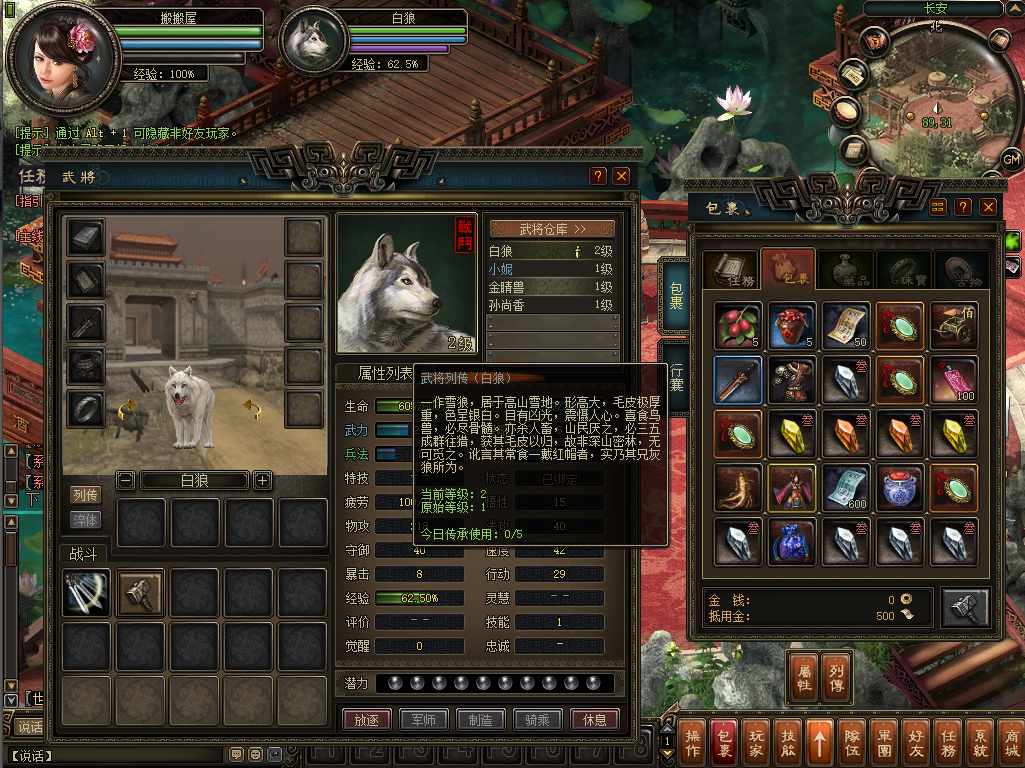
Task: Open the 好友 friends menu
Action: click(x=916, y=743)
